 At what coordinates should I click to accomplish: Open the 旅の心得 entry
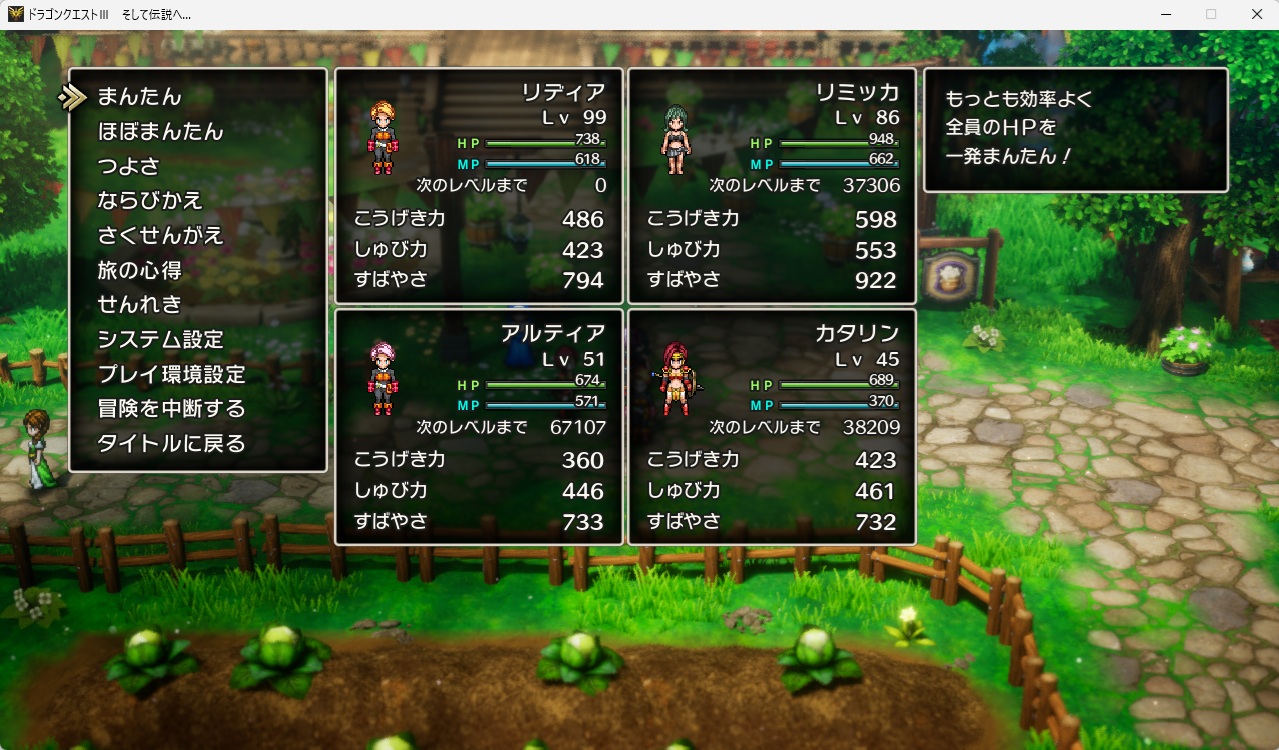click(139, 270)
